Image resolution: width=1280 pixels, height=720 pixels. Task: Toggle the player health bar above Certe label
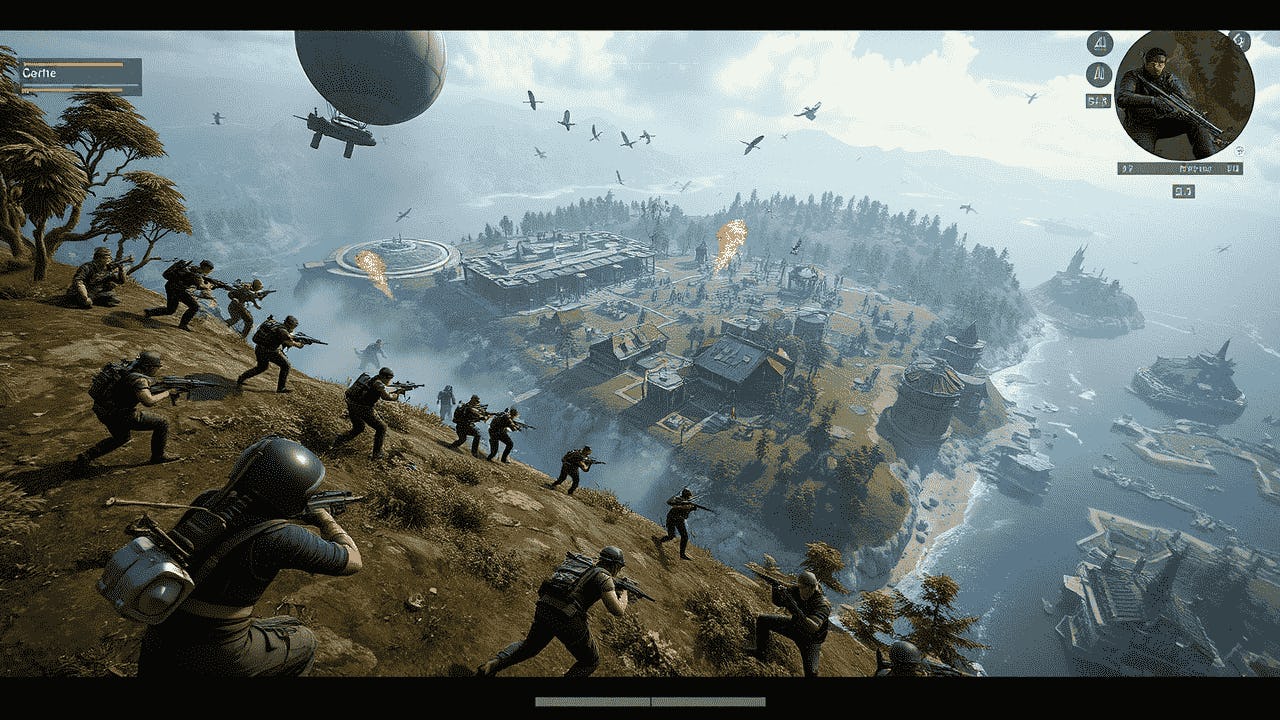click(x=72, y=64)
